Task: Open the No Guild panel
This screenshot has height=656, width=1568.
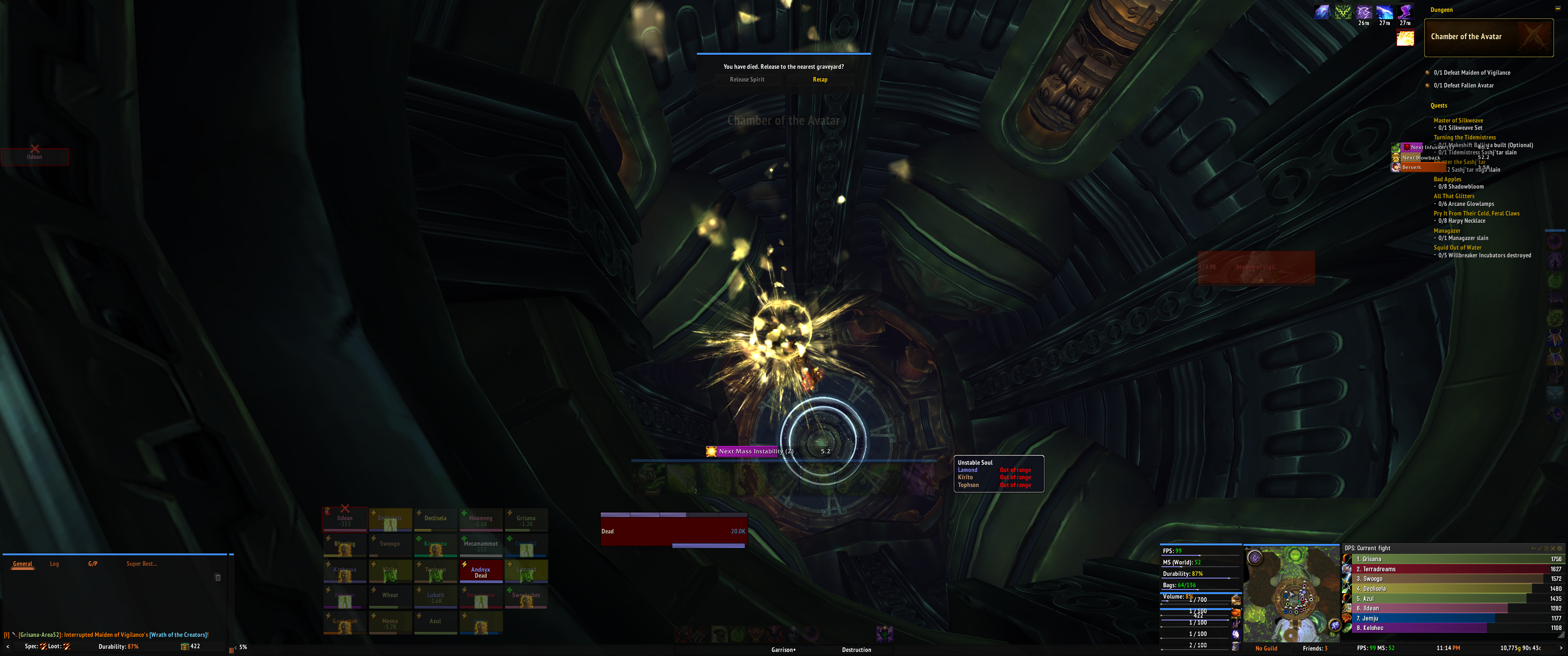Action: 1266,649
